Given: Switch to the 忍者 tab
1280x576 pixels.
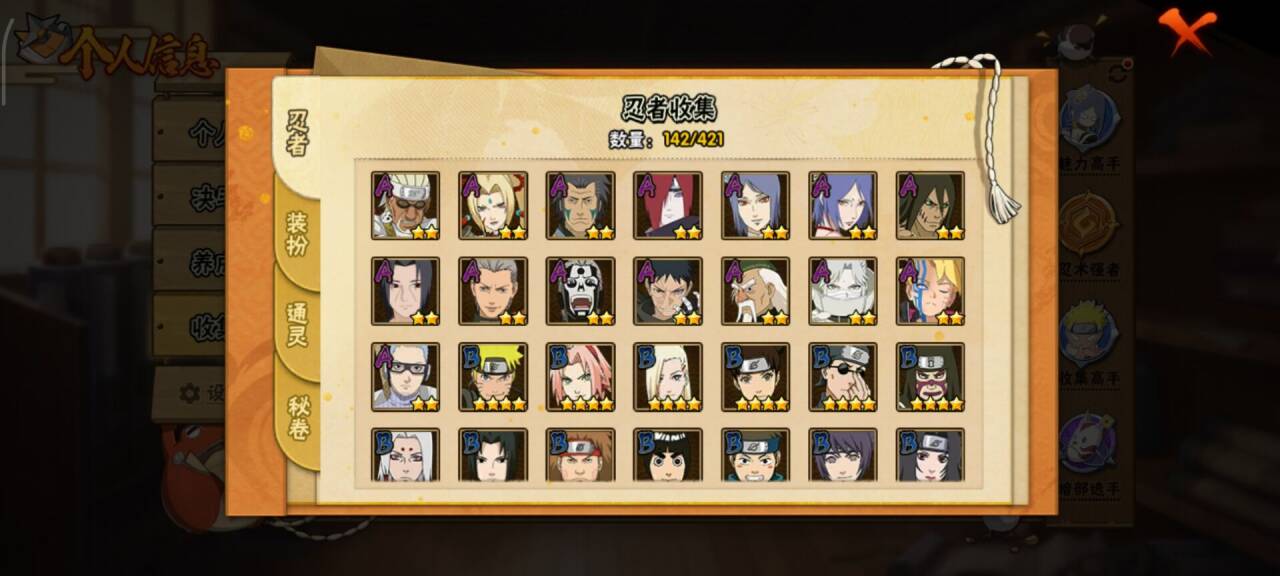Looking at the screenshot, I should [298, 134].
